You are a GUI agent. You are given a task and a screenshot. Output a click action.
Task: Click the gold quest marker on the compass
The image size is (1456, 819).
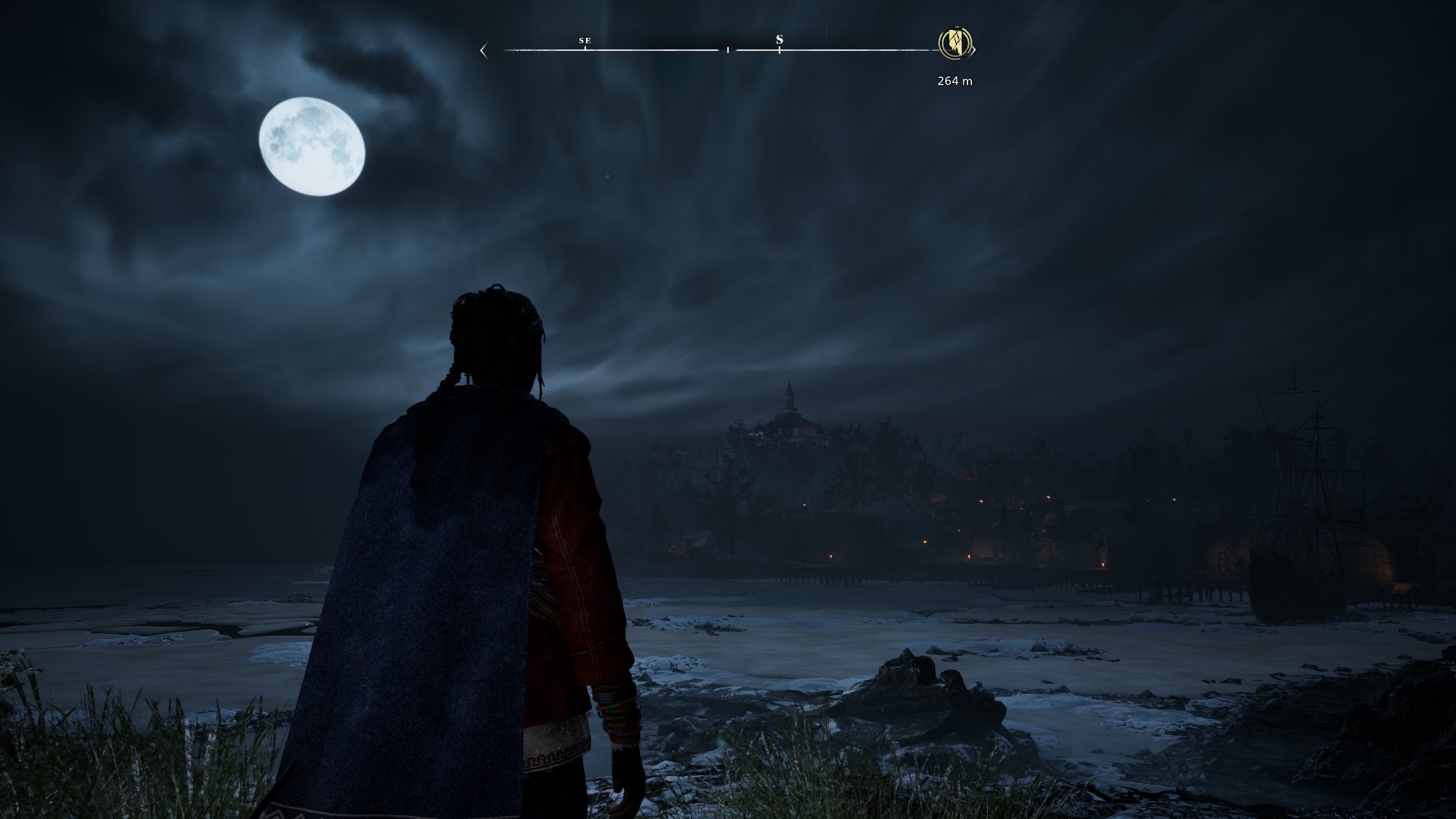(x=955, y=43)
